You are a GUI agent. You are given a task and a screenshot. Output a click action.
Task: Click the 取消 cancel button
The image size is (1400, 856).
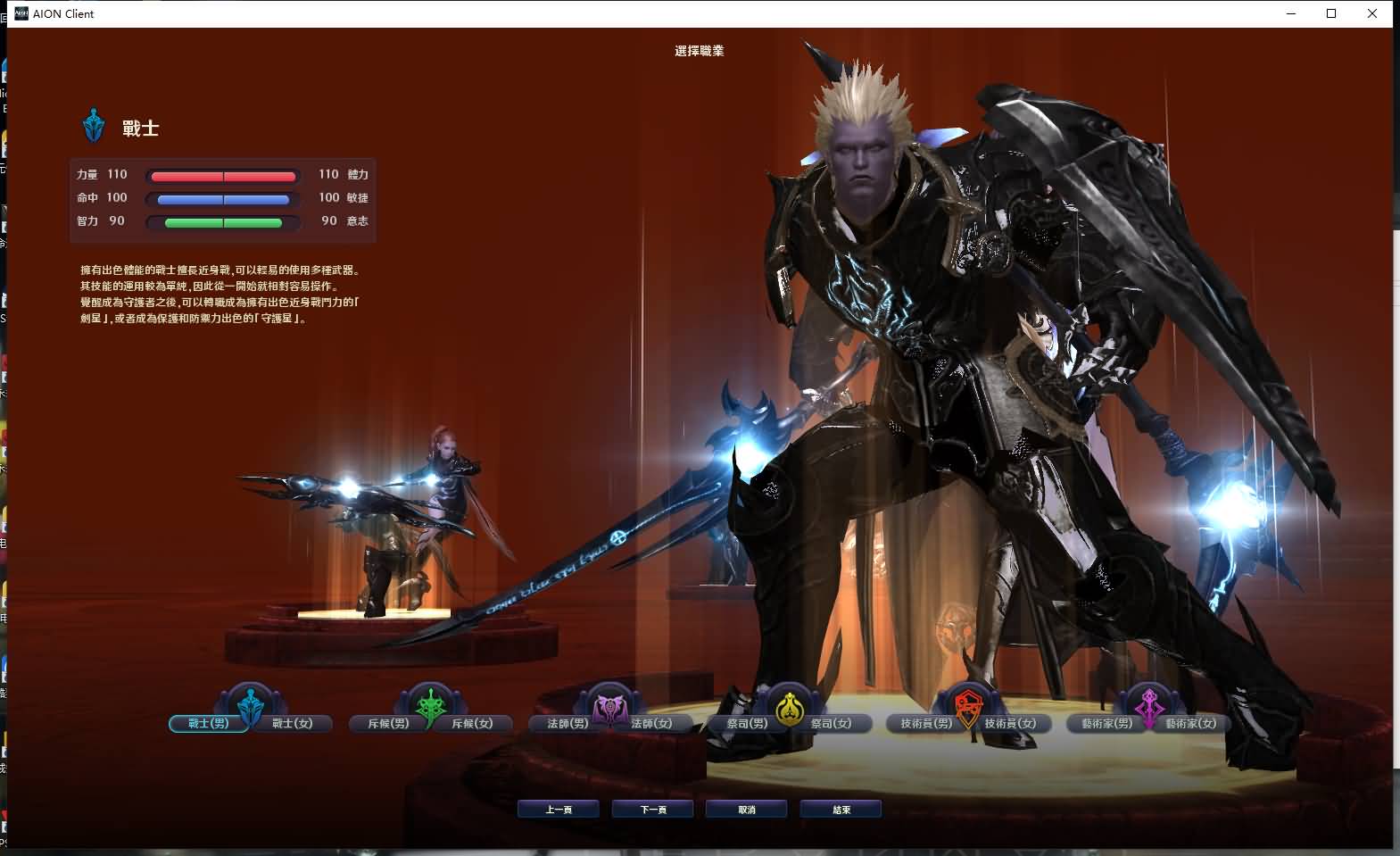click(x=747, y=810)
